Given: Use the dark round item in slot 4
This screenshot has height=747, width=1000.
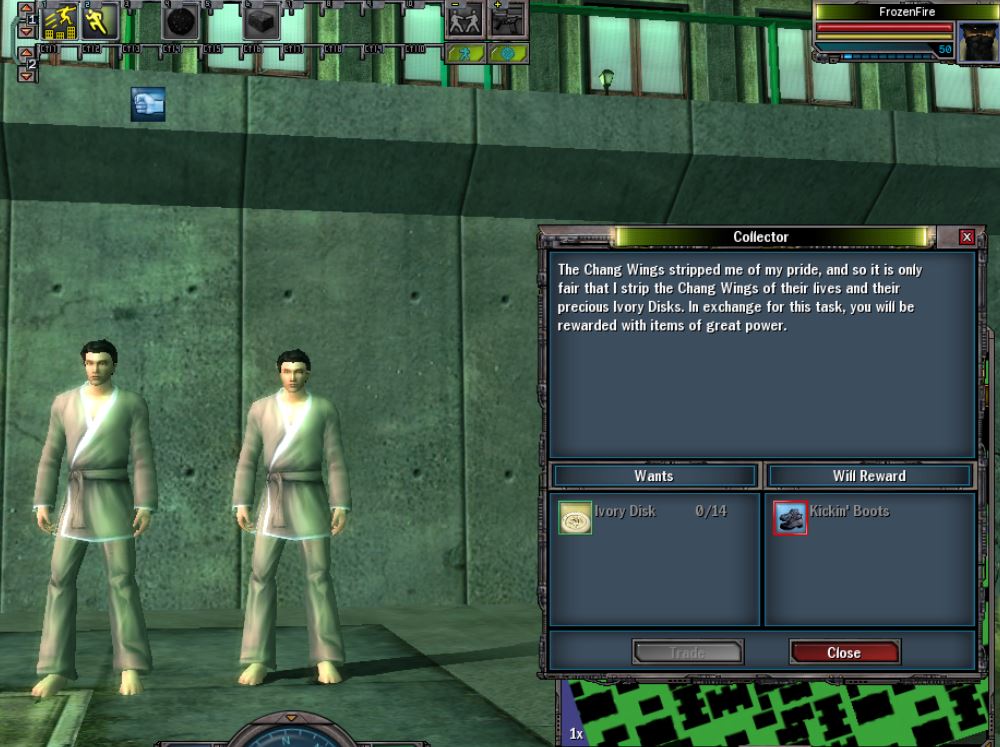Looking at the screenshot, I should pos(181,20).
